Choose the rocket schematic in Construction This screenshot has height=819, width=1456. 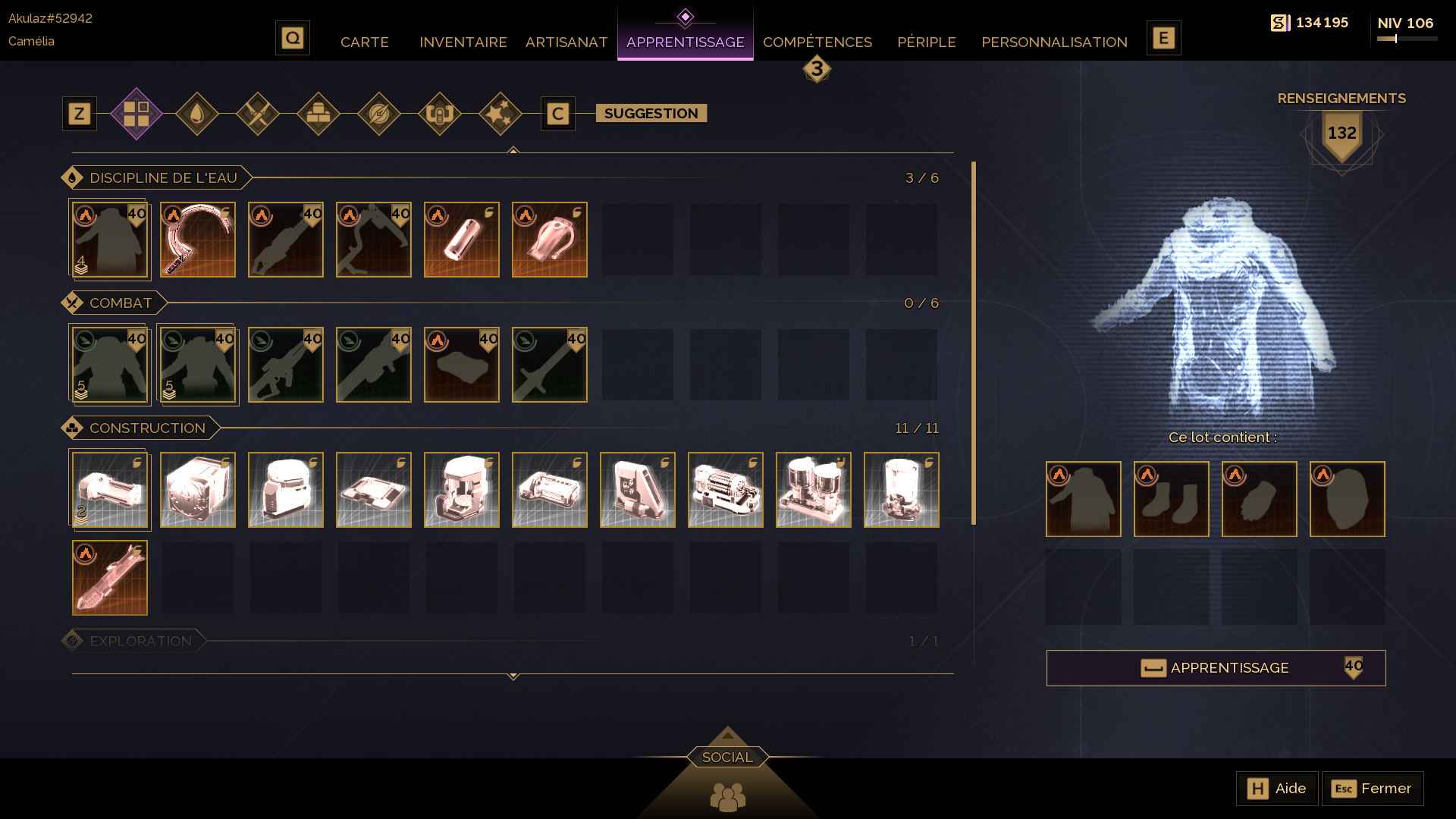(110, 578)
